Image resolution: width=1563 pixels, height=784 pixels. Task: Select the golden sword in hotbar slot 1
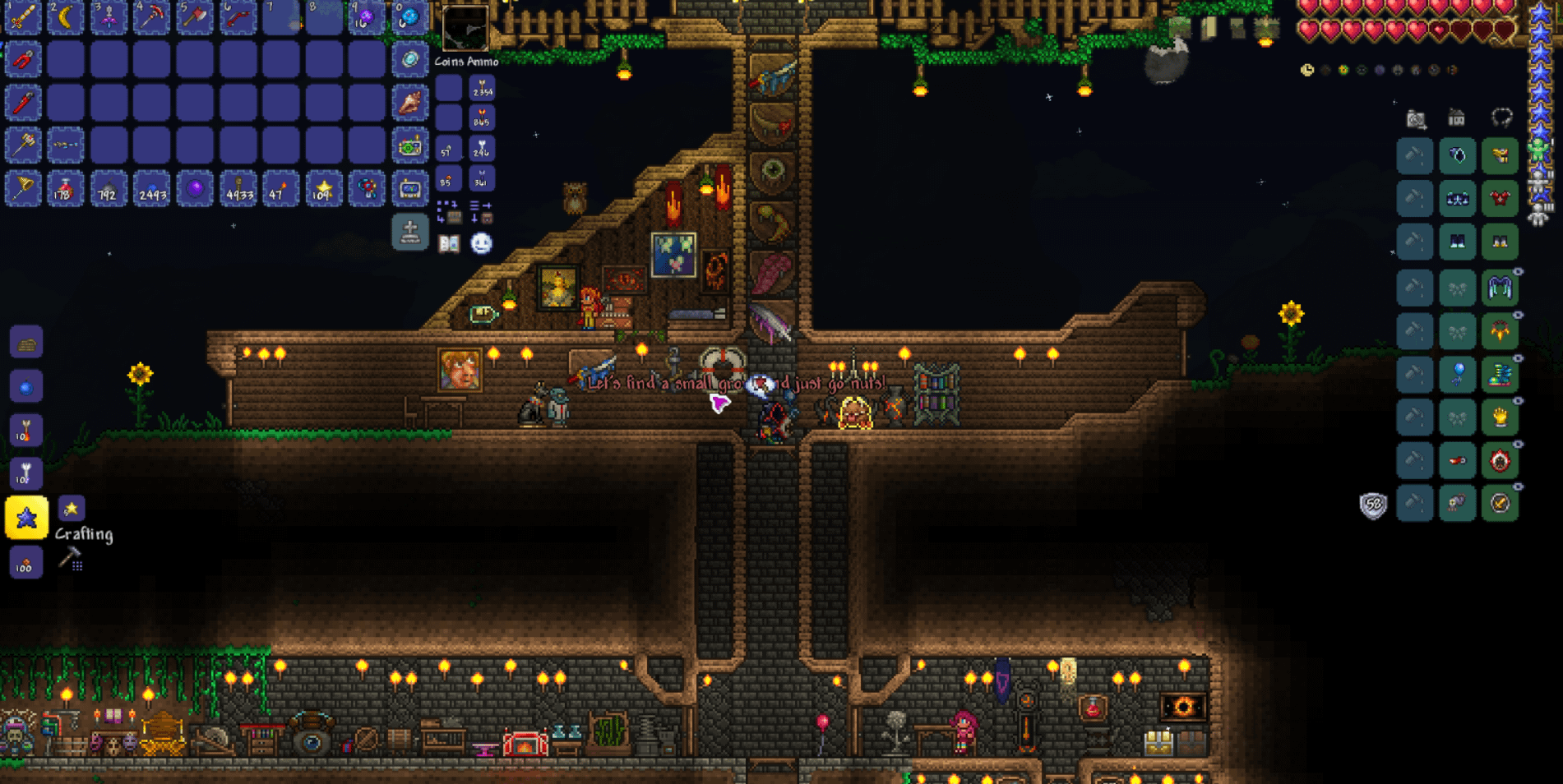click(x=23, y=16)
